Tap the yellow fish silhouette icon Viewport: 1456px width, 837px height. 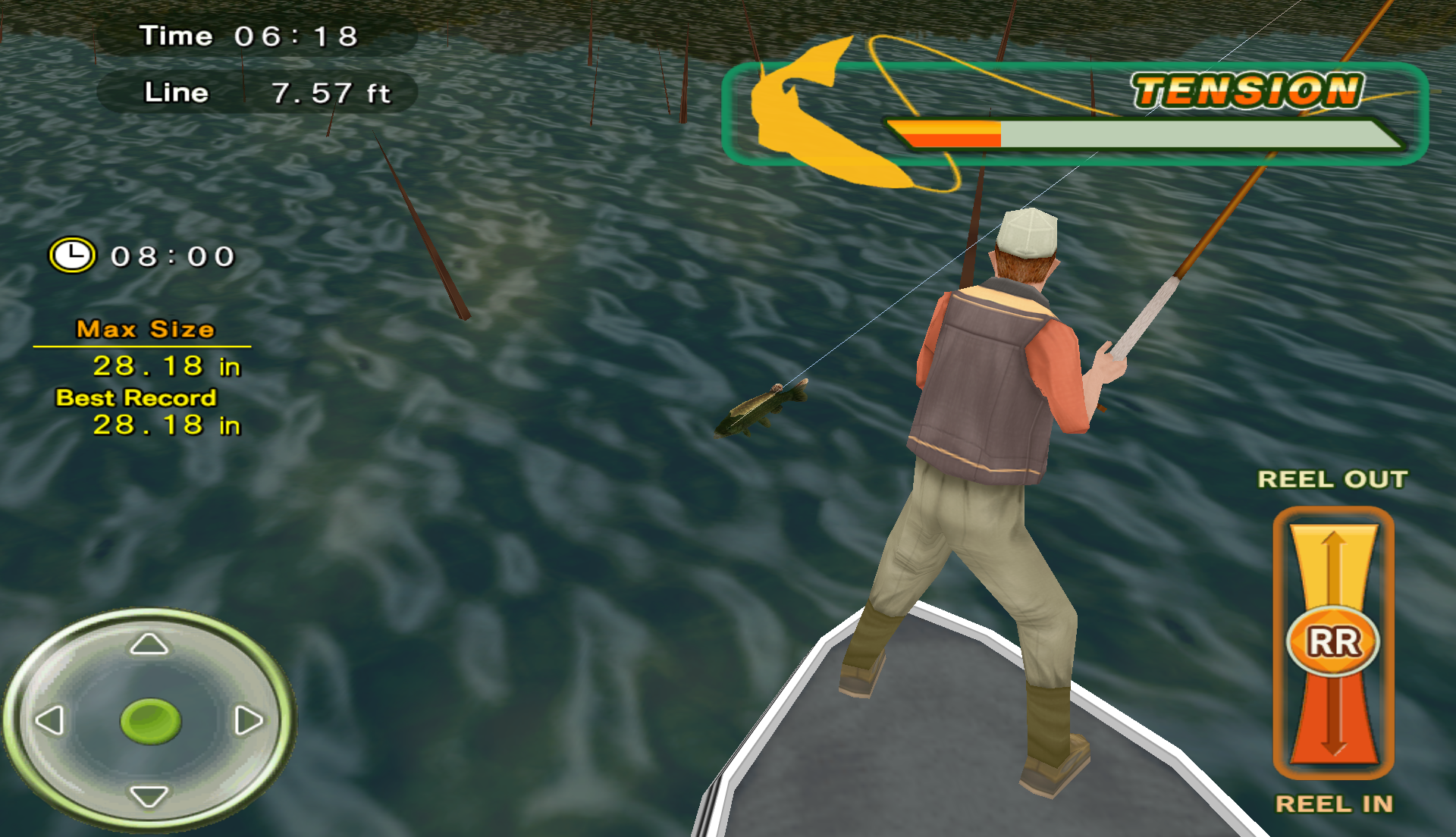pyautogui.click(x=827, y=114)
